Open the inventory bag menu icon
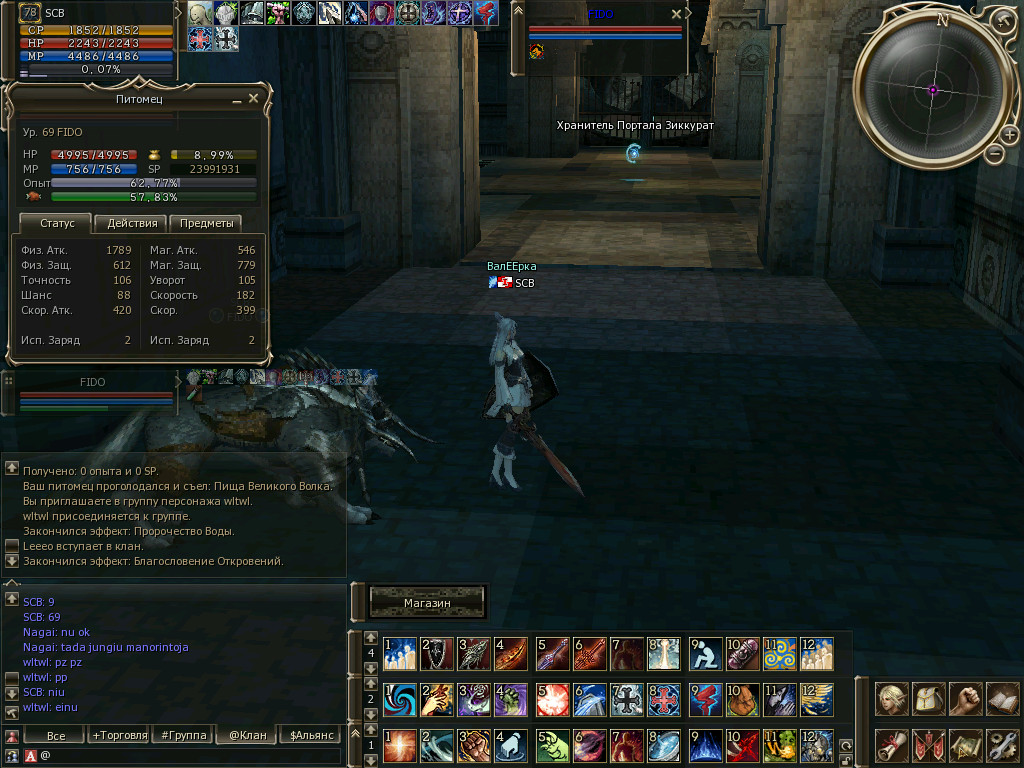Screen dimensions: 1024x768 (x=929, y=697)
